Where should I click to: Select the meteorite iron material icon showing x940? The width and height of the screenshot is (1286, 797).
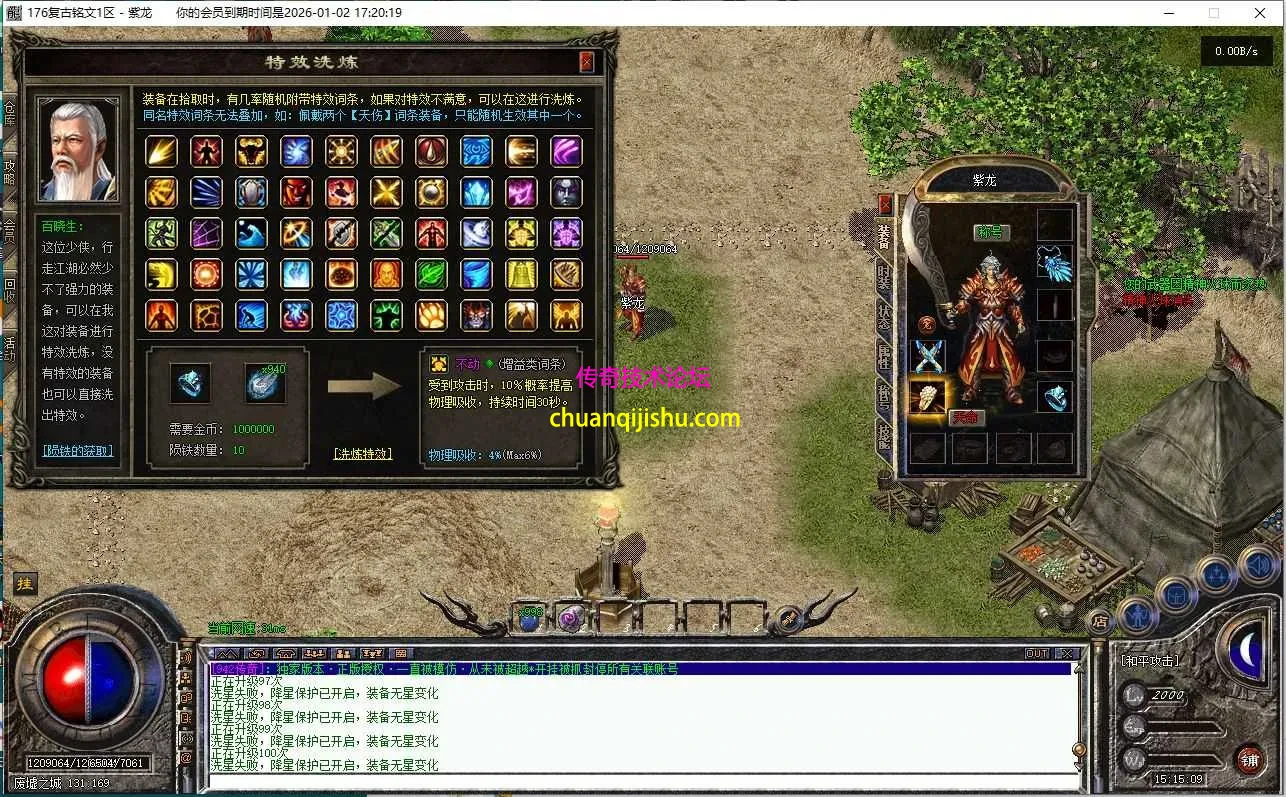click(x=266, y=382)
